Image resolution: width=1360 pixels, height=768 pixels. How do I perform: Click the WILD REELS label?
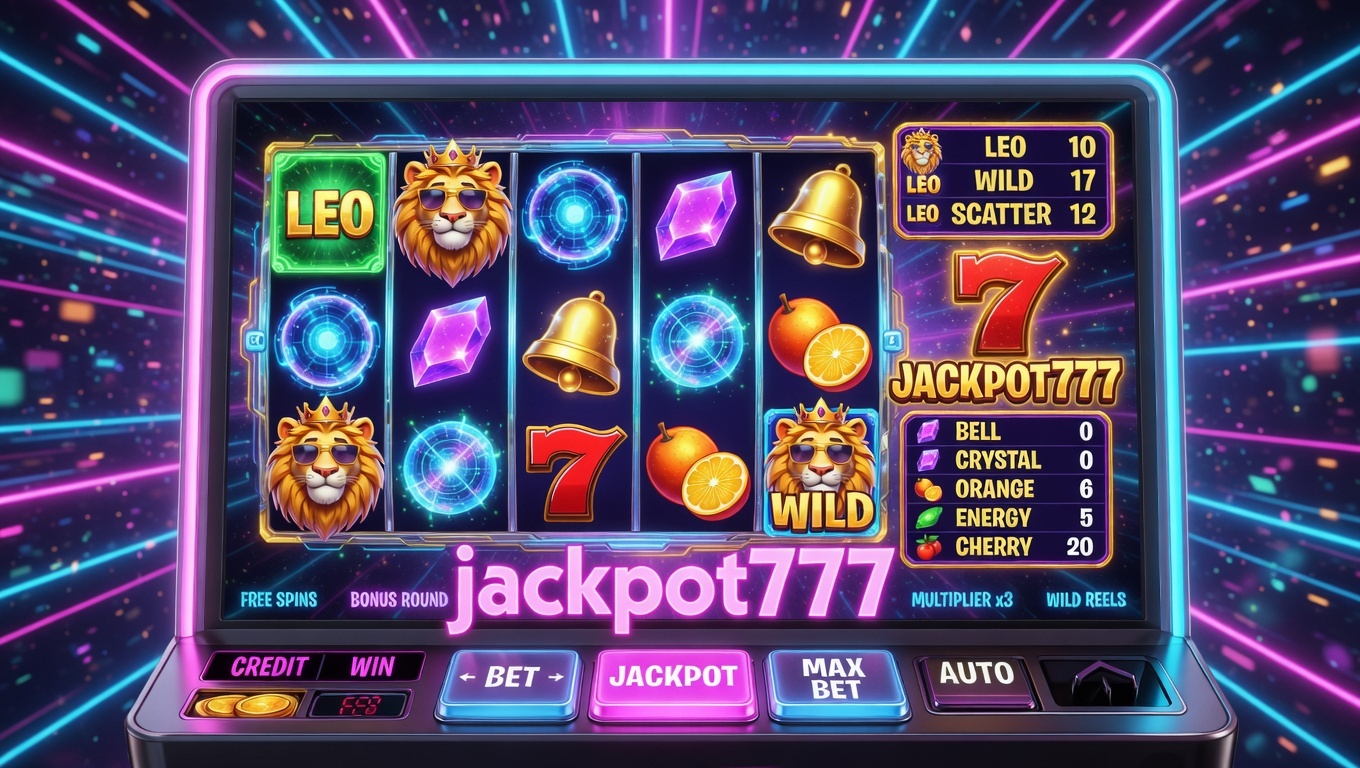click(1086, 600)
